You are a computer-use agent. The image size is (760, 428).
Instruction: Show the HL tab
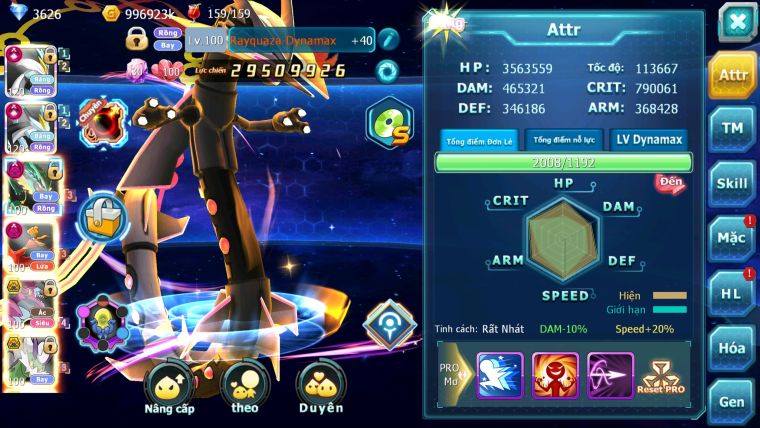[732, 293]
